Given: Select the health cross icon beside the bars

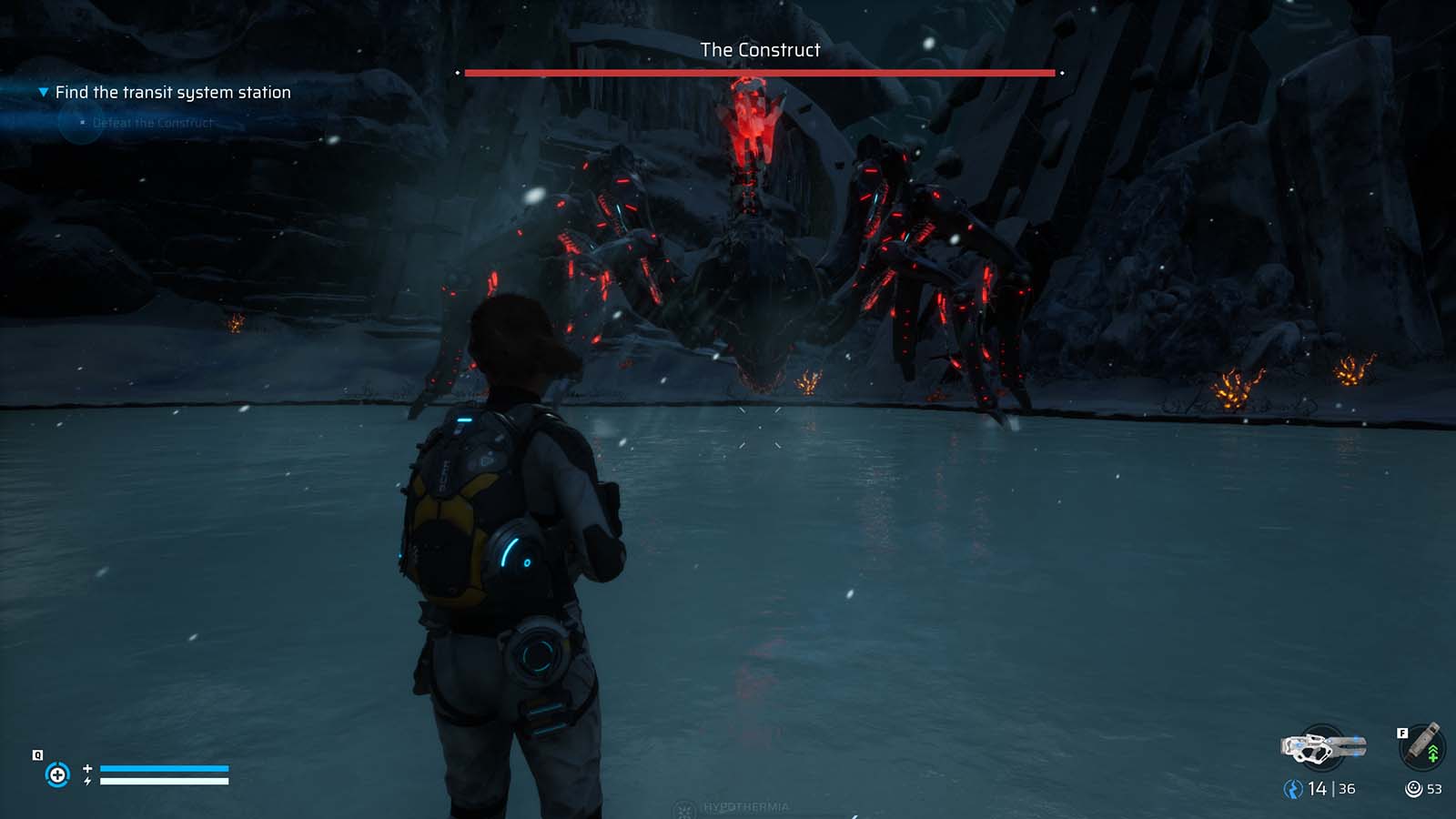Looking at the screenshot, I should (87, 768).
